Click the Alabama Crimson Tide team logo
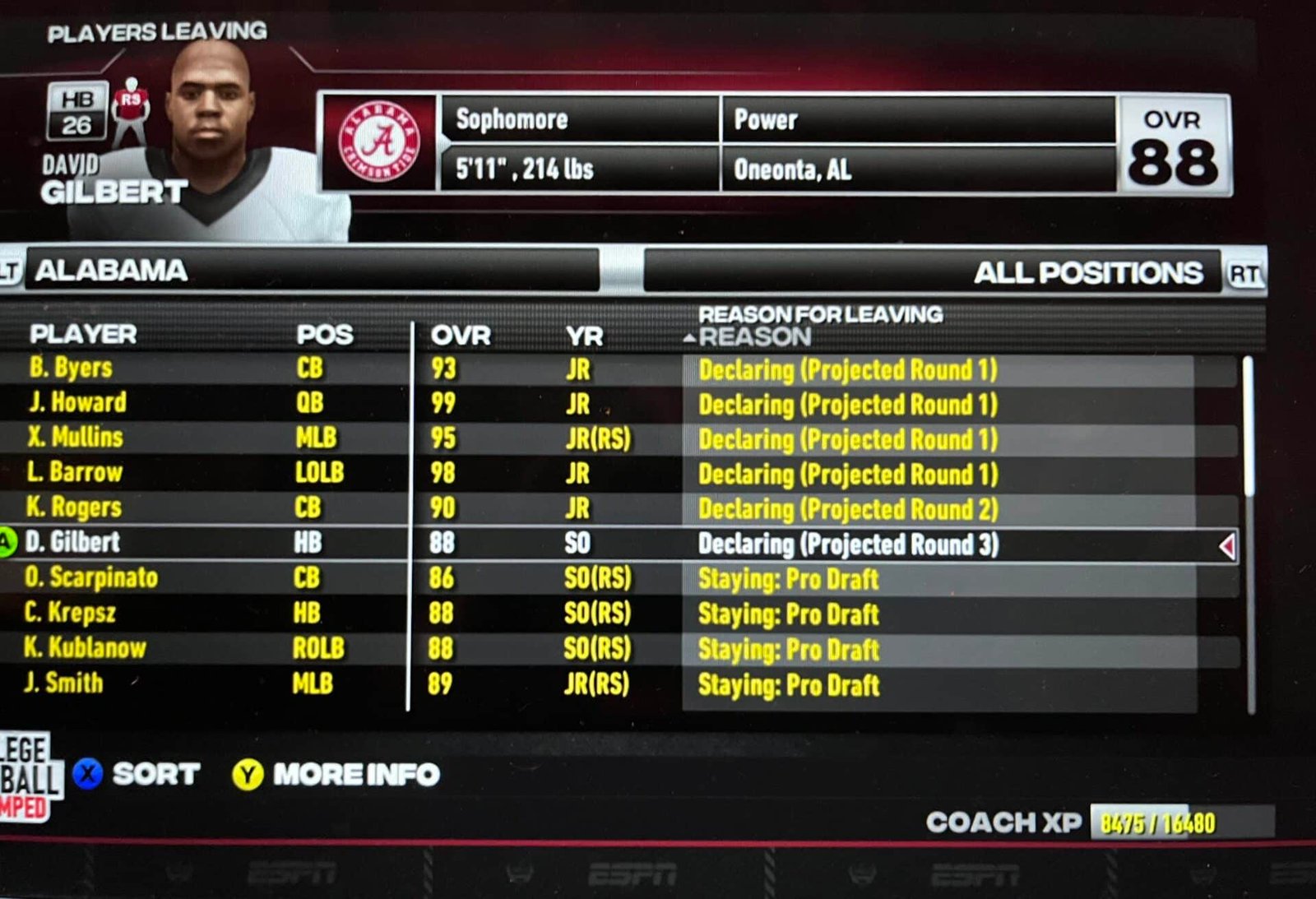Image resolution: width=1316 pixels, height=899 pixels. point(382,137)
